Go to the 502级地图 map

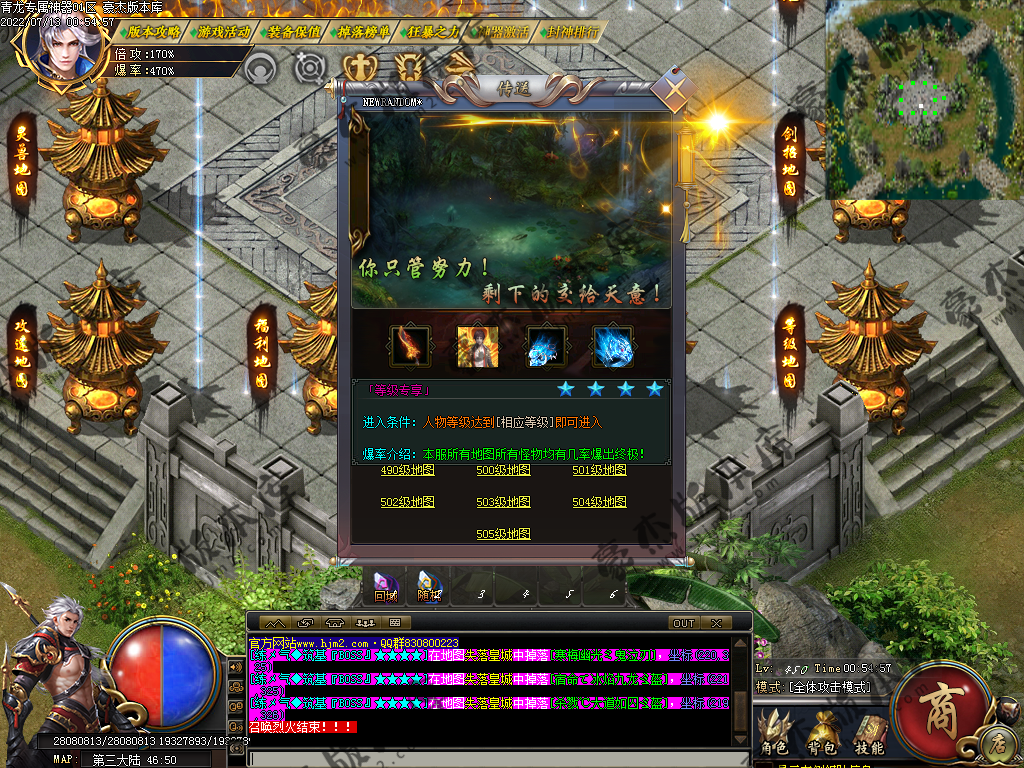(x=407, y=502)
